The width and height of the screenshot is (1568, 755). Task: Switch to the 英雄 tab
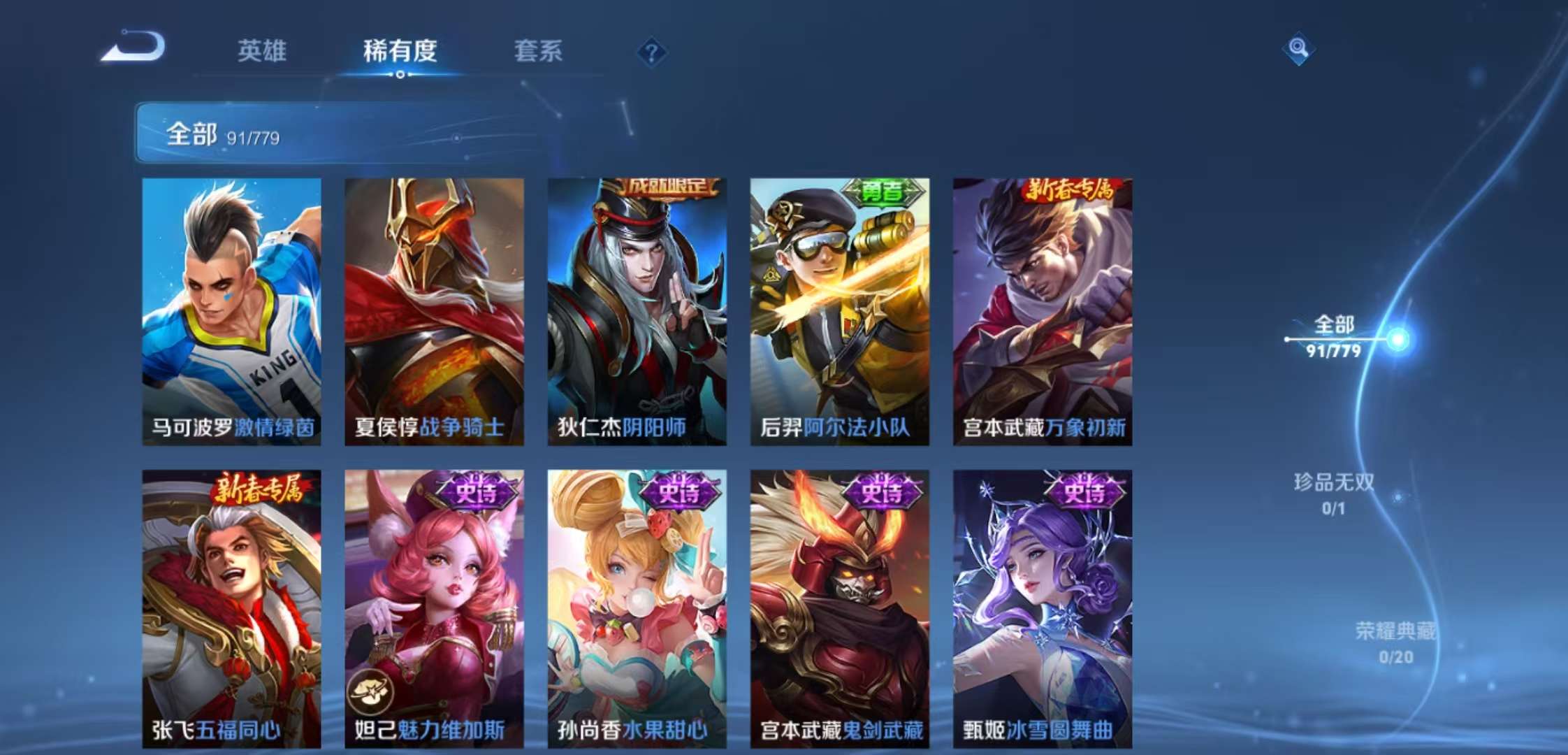coord(264,50)
